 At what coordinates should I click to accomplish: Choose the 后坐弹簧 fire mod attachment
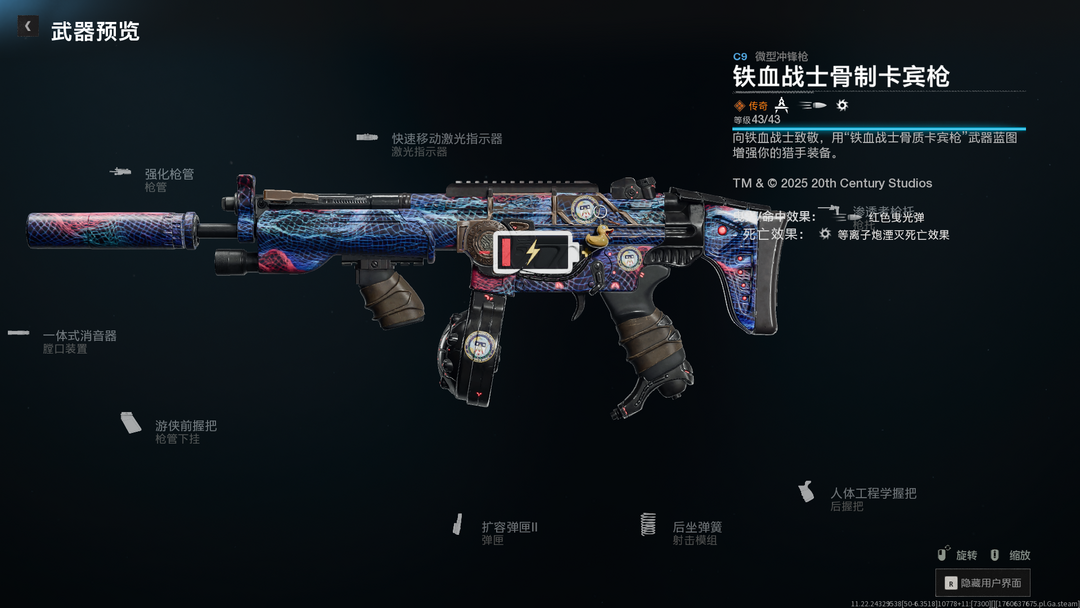696,527
